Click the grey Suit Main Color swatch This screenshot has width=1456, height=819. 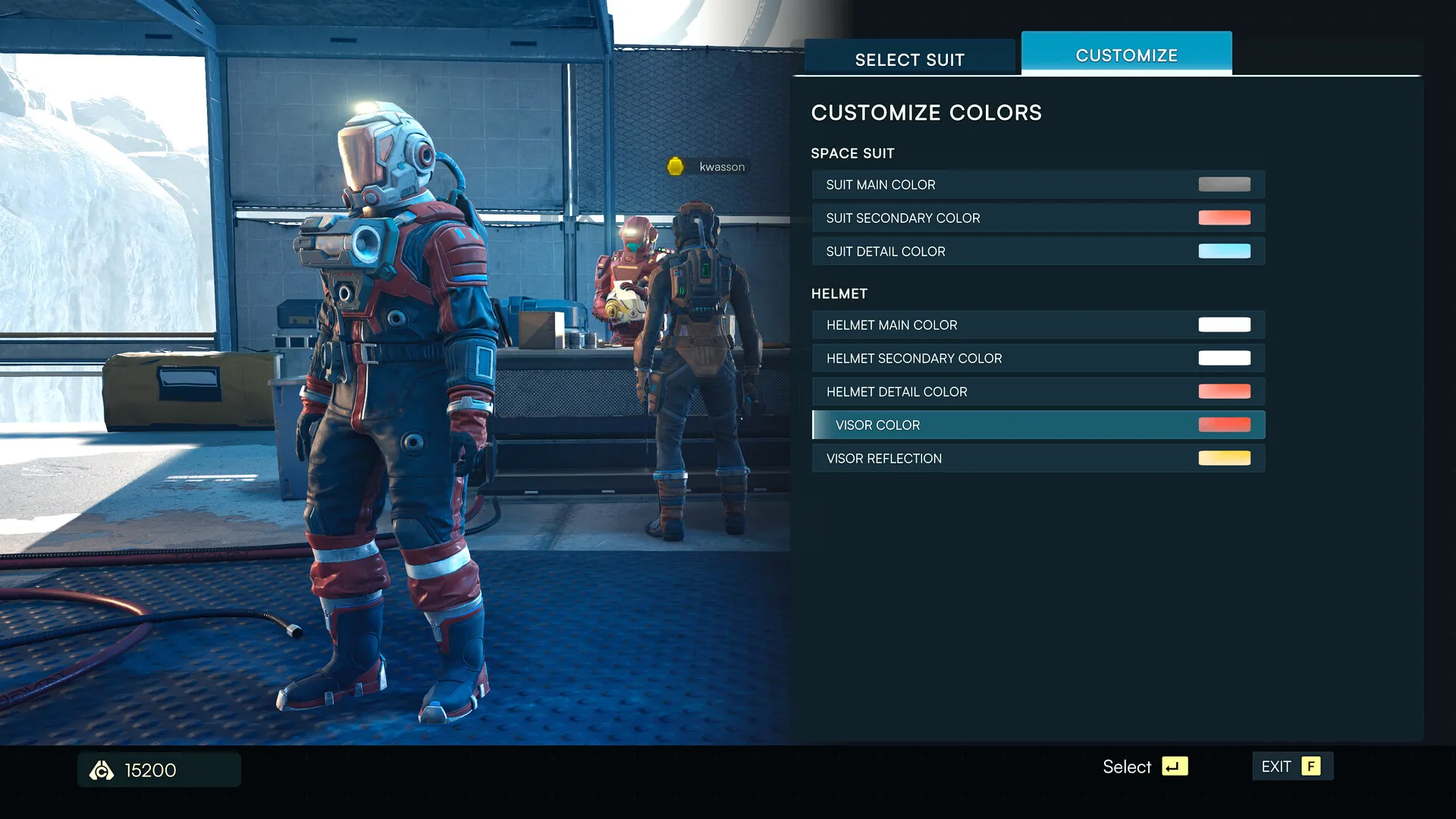(1224, 184)
